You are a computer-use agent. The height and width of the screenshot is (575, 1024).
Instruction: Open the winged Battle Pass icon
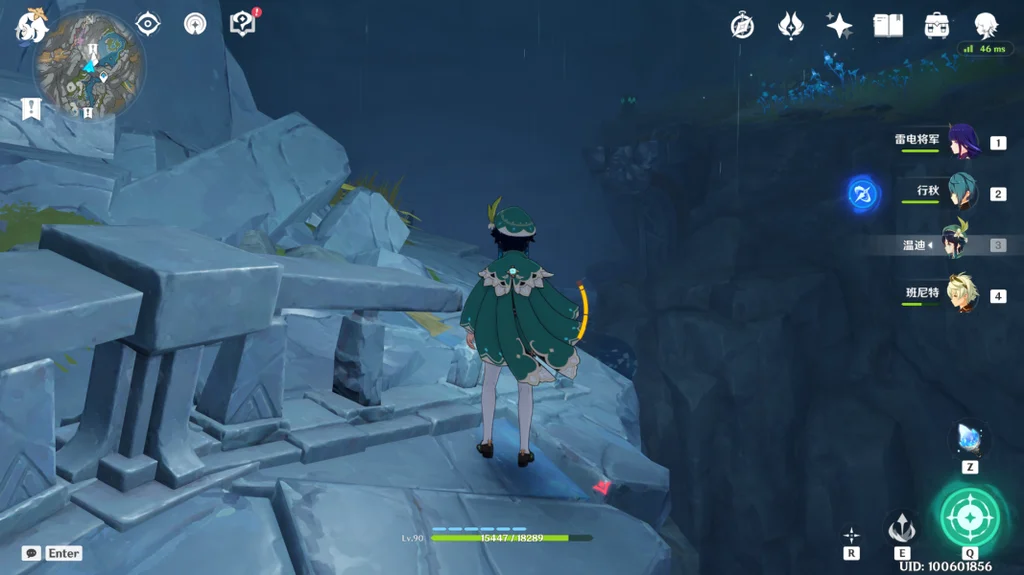point(791,26)
